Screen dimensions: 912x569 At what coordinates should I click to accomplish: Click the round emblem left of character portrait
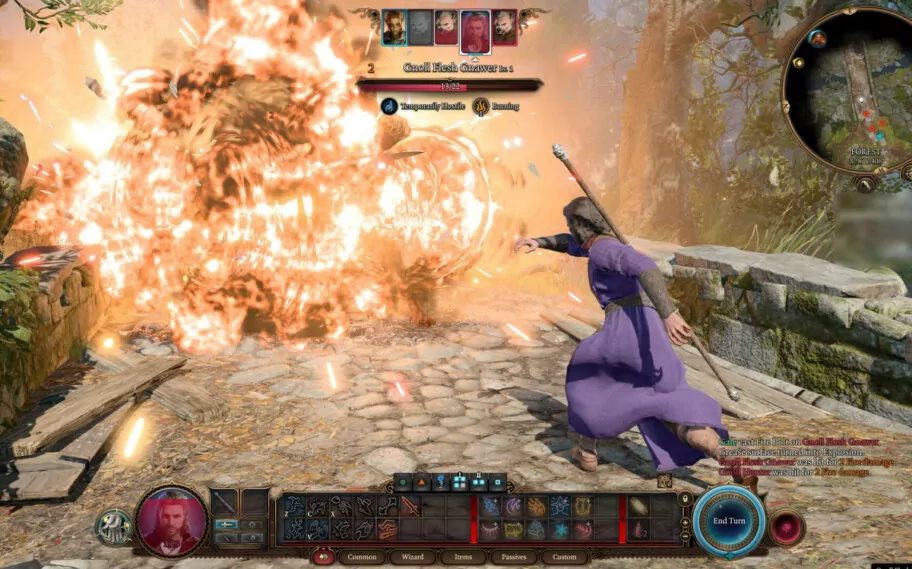pos(113,527)
